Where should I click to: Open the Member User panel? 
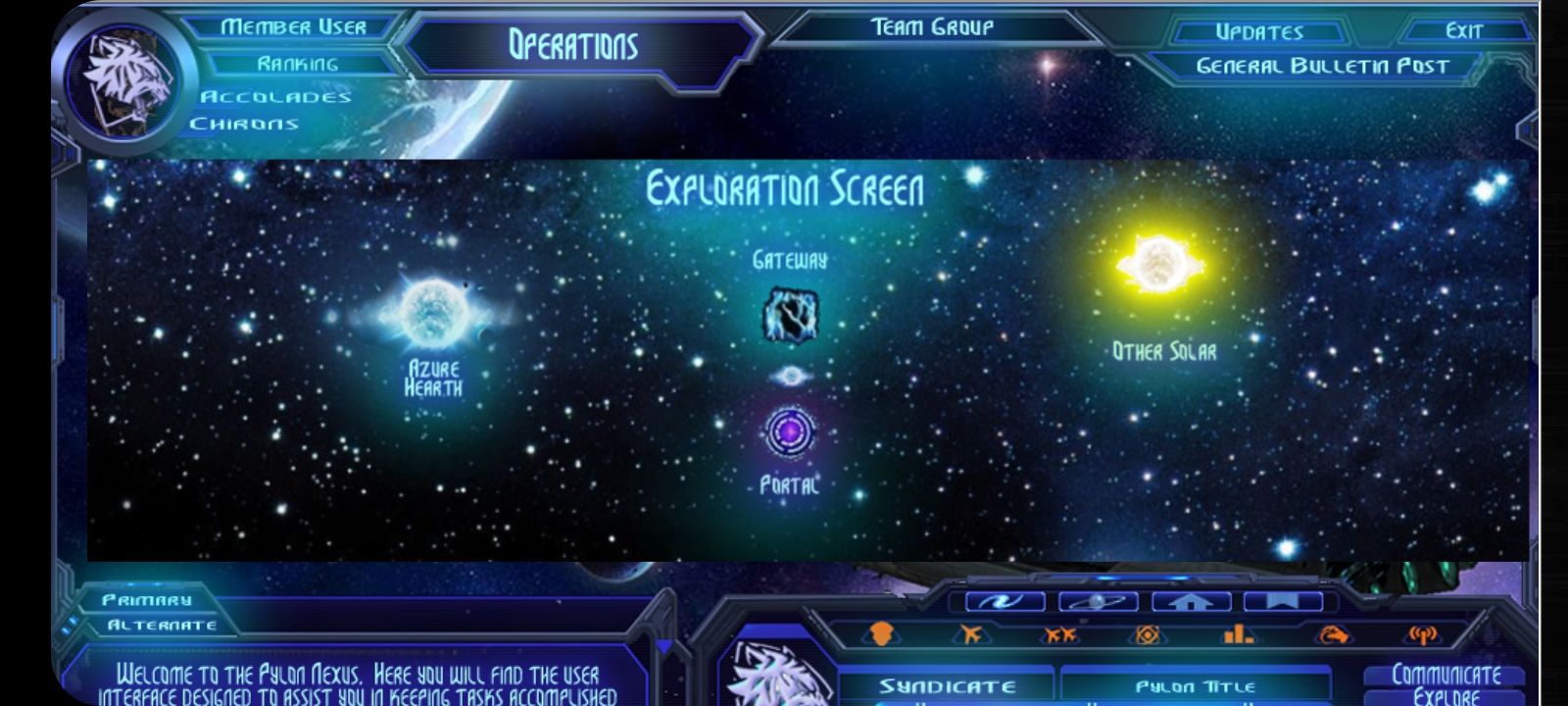click(x=293, y=27)
